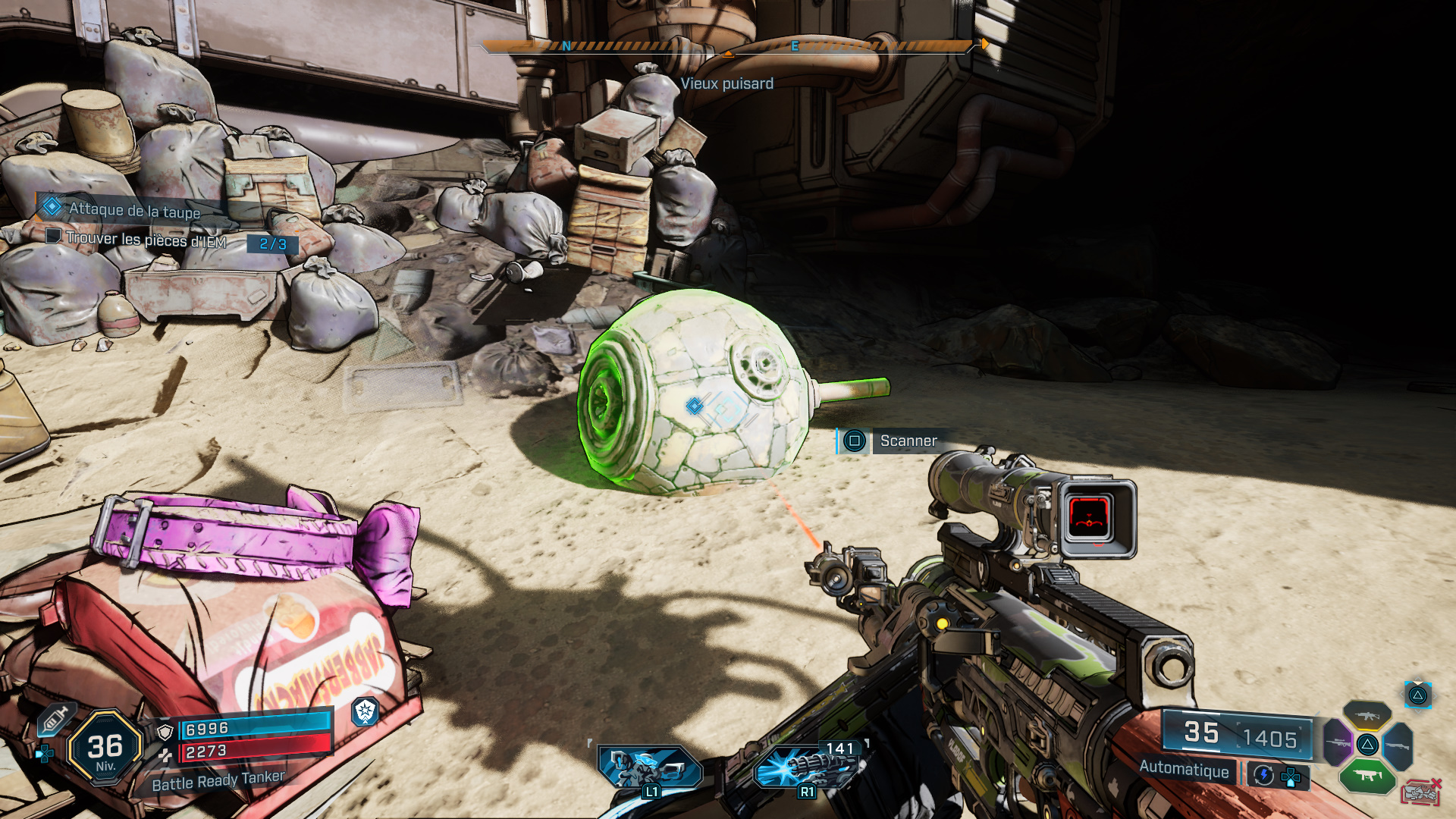Image resolution: width=1456 pixels, height=819 pixels.
Task: Use the syringe repair kit icon
Action: coord(55,719)
